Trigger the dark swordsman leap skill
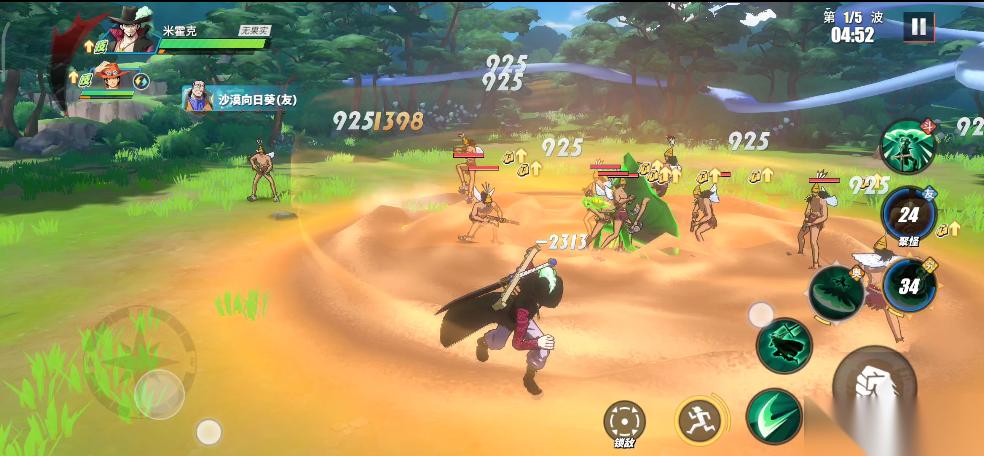984x456 pixels. [x=784, y=346]
